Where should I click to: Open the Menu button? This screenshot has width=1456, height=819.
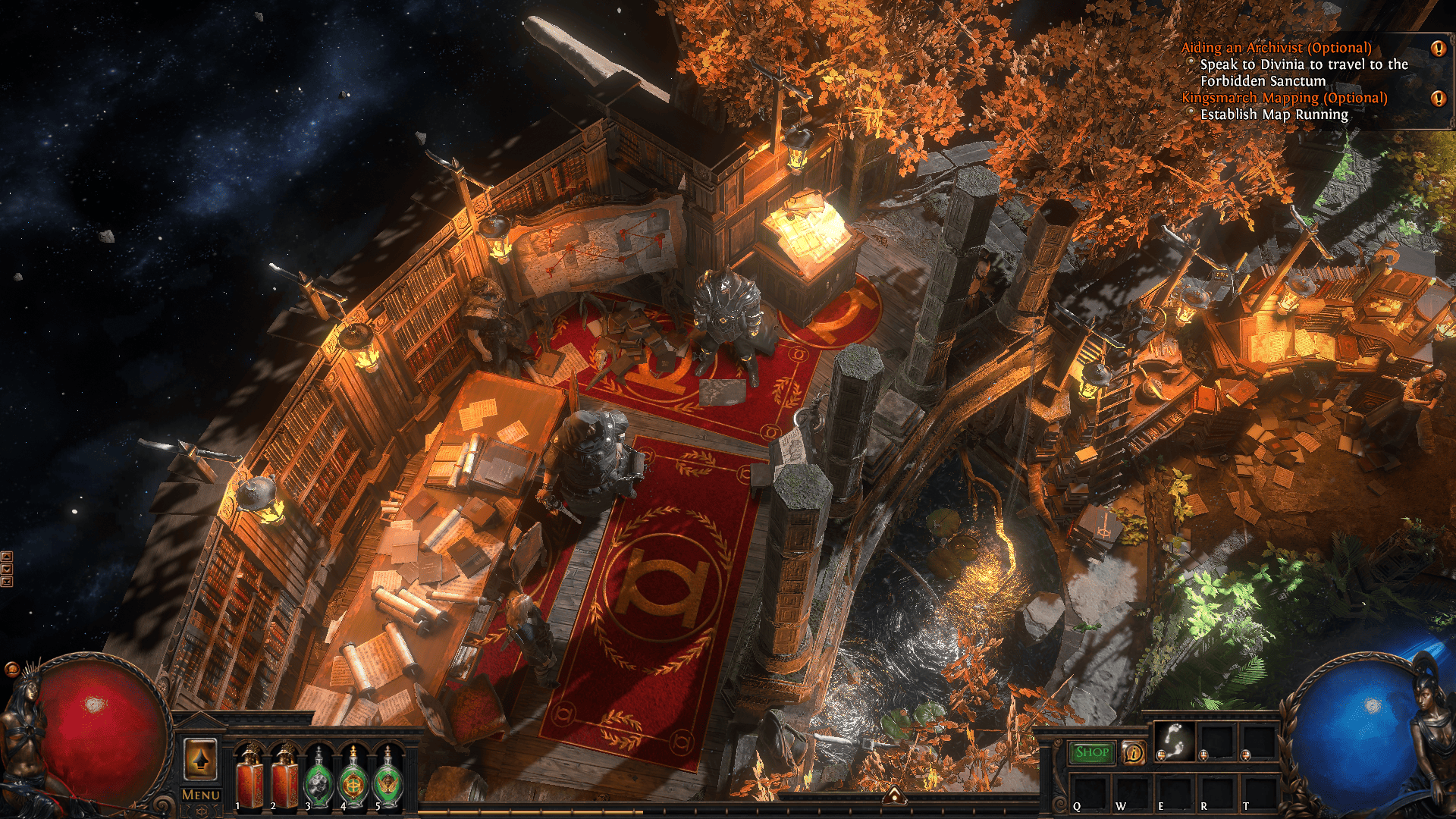[201, 795]
